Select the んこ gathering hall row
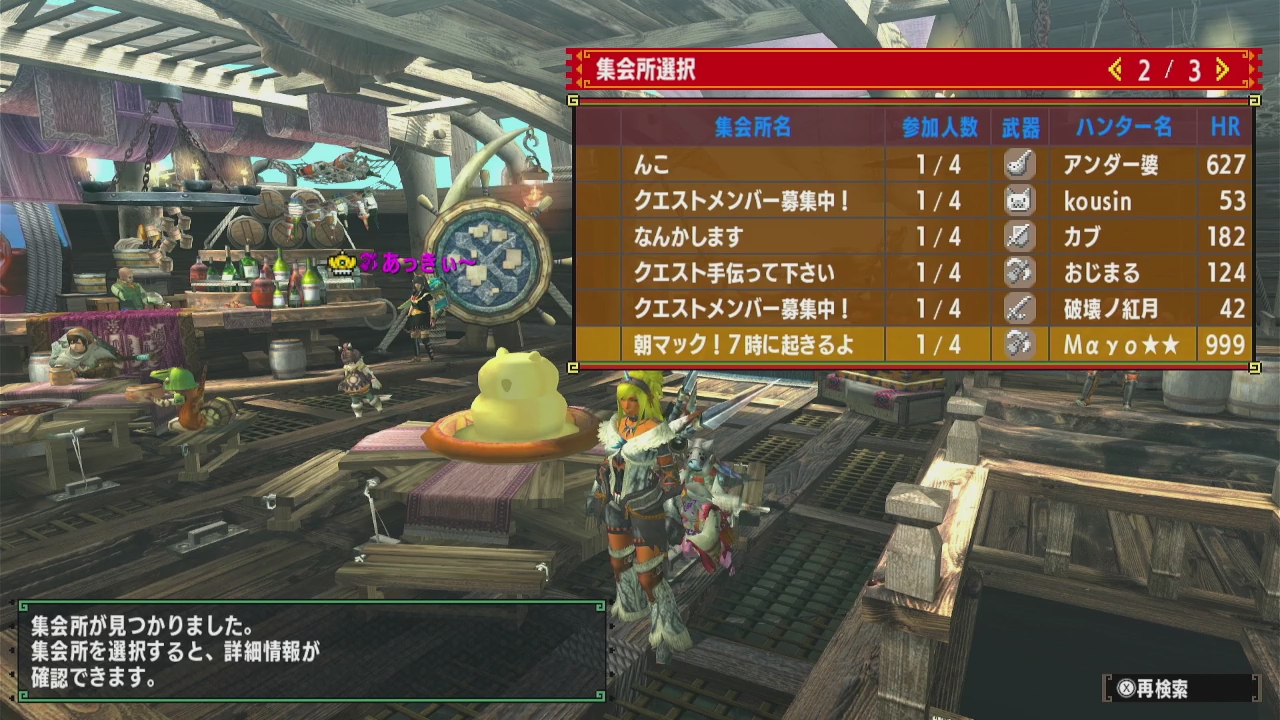The image size is (1280, 720). point(913,165)
